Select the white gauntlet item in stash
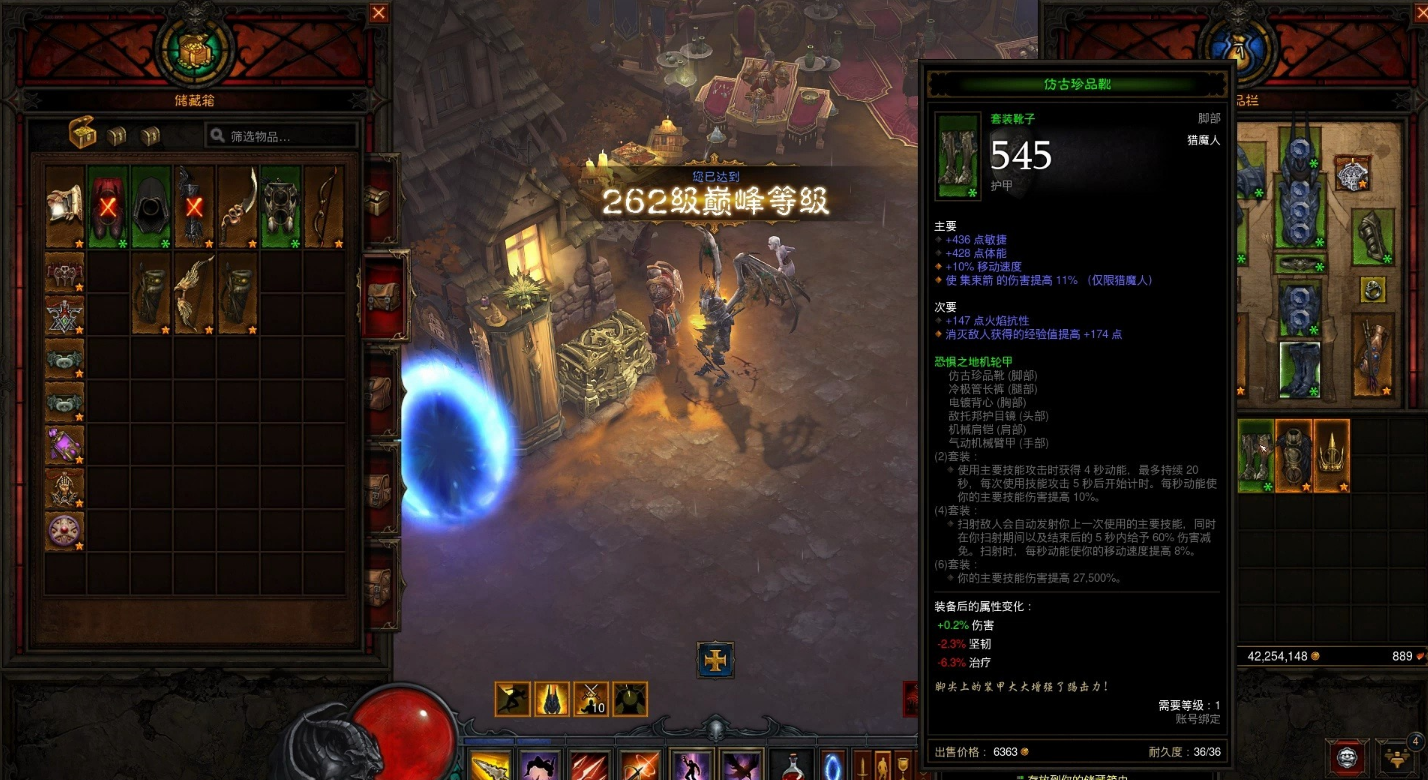Screen dimensions: 1428x780 65,207
